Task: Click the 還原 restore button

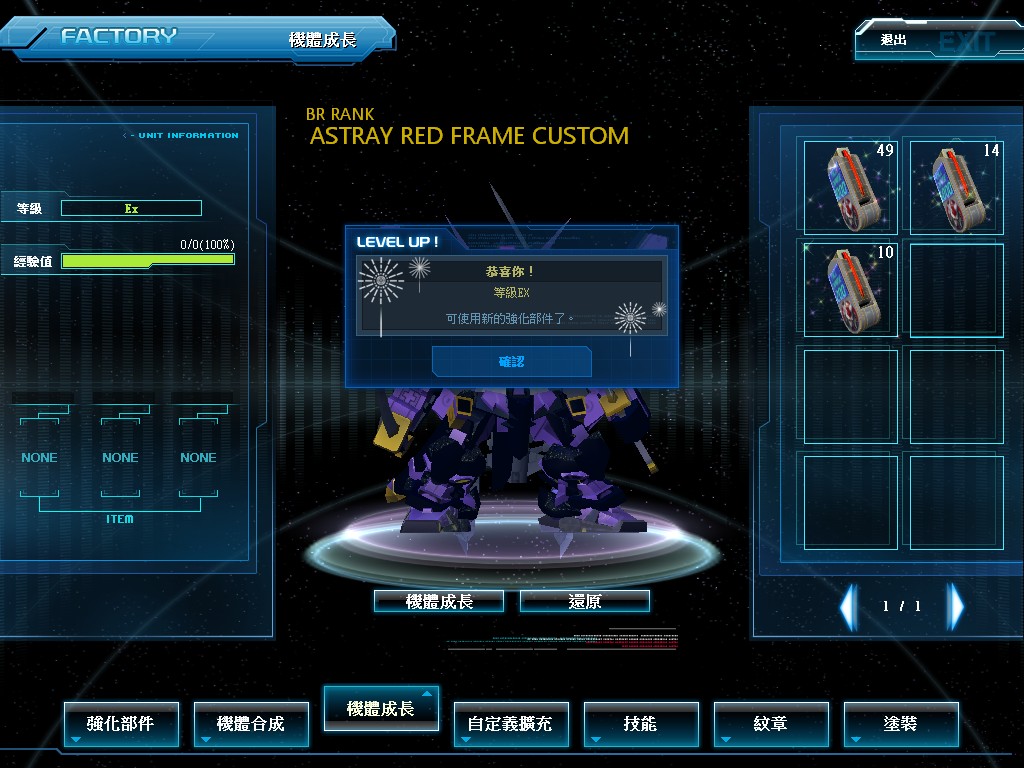Action: 585,601
